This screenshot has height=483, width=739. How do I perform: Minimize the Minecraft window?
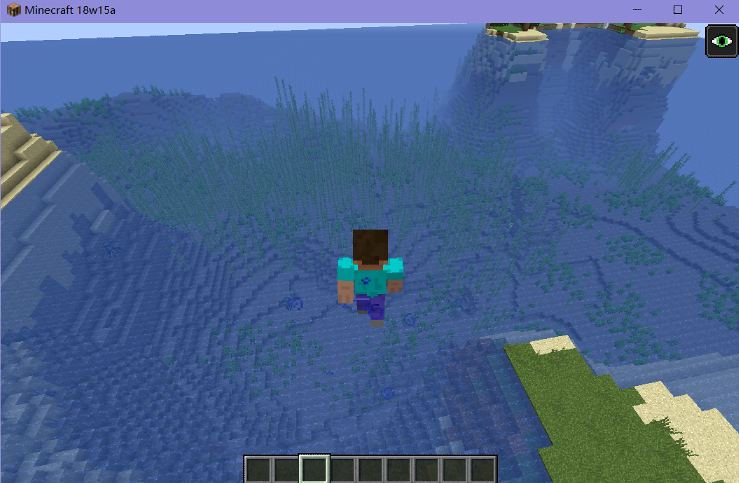(635, 9)
